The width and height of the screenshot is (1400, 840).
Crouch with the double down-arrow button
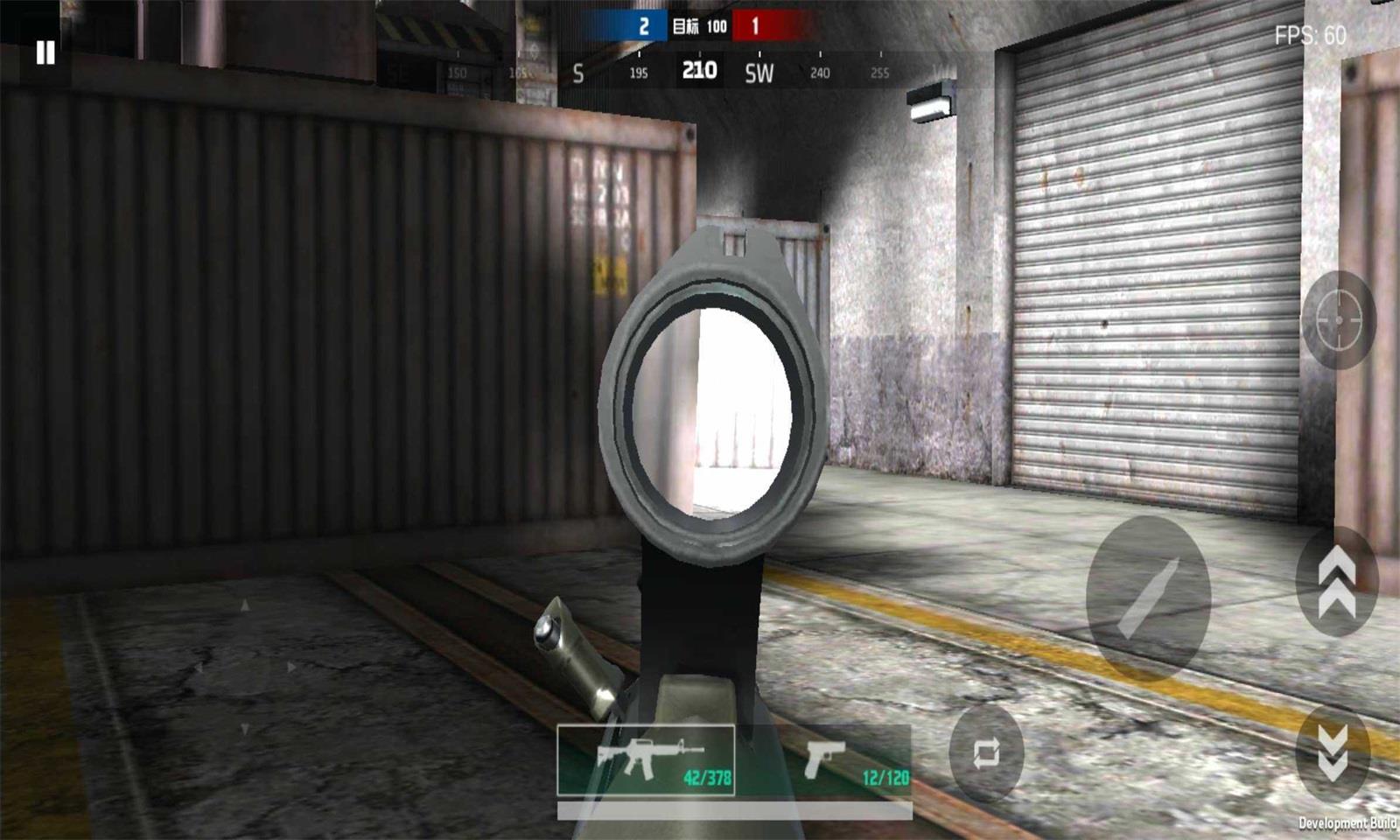(x=1333, y=752)
